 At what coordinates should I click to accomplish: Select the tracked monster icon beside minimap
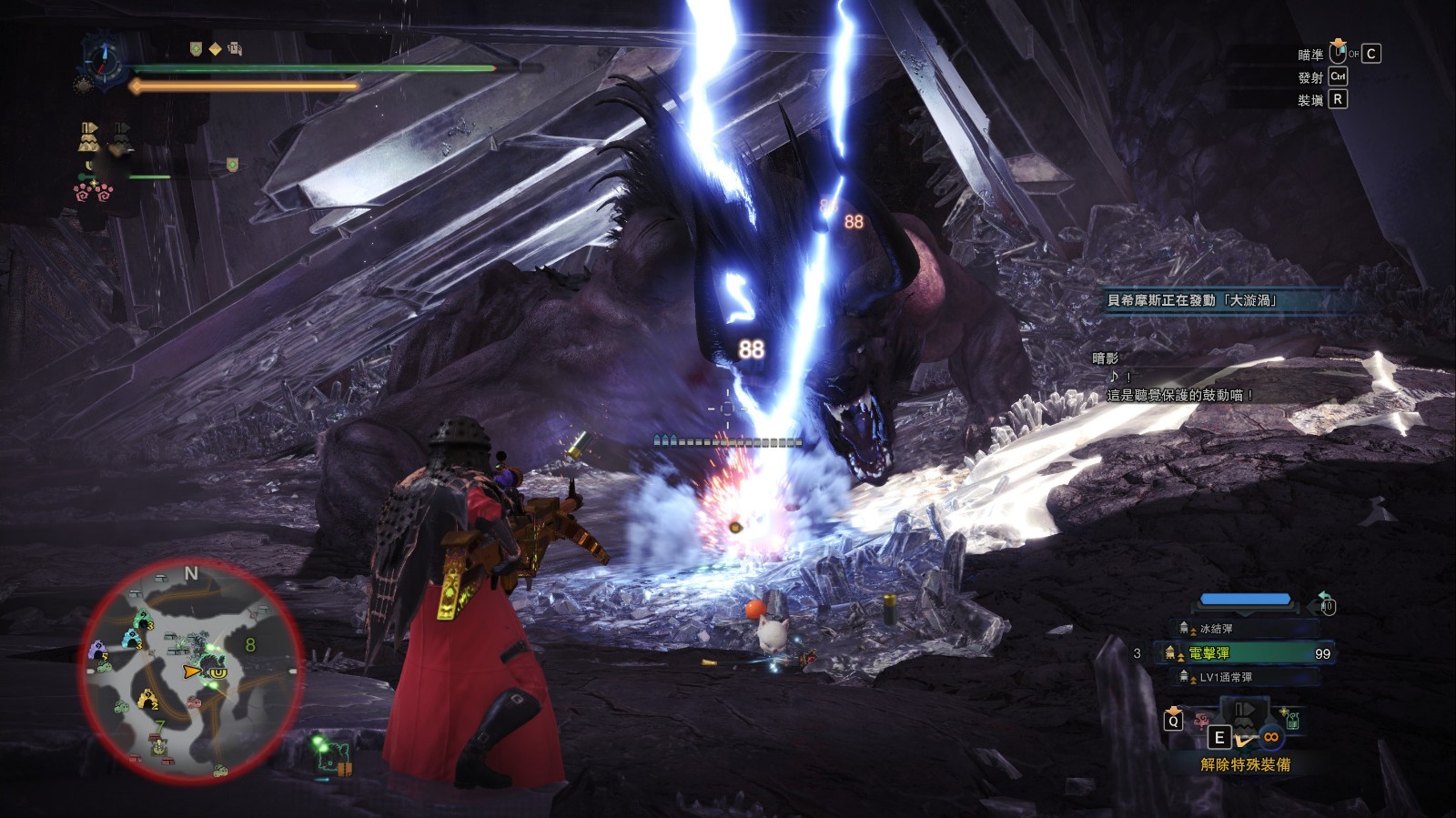[334, 756]
